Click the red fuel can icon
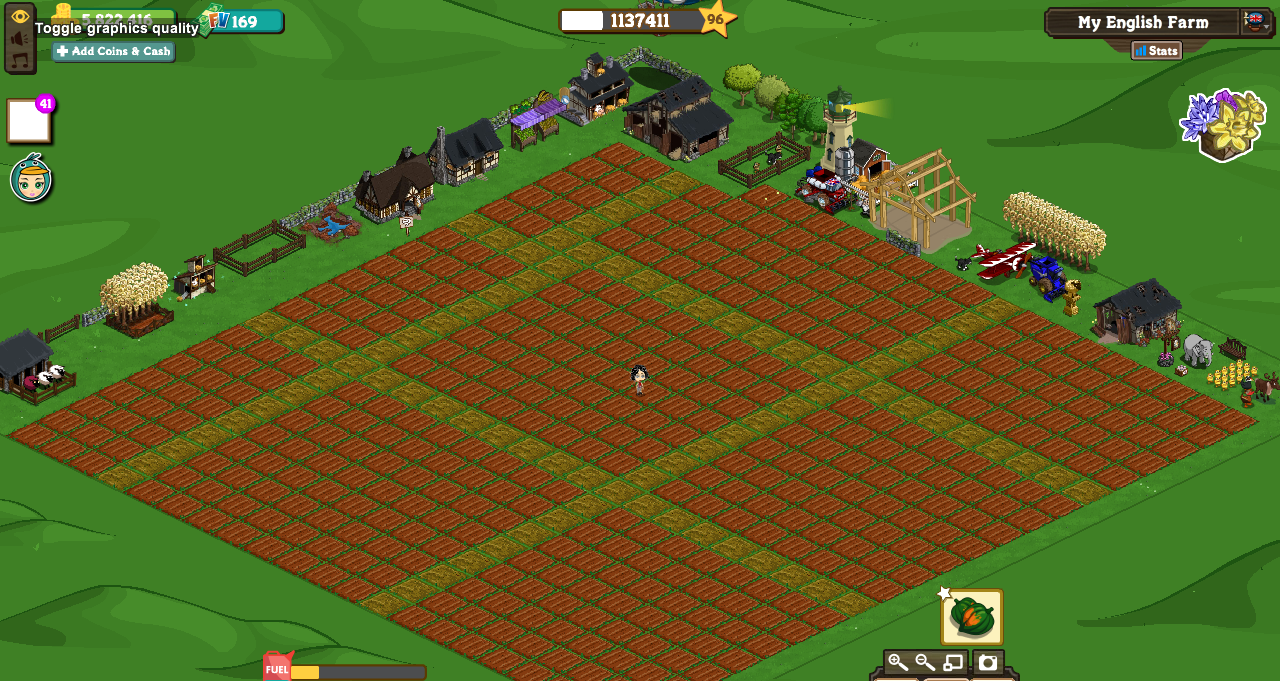The width and height of the screenshot is (1280, 681). (x=277, y=667)
